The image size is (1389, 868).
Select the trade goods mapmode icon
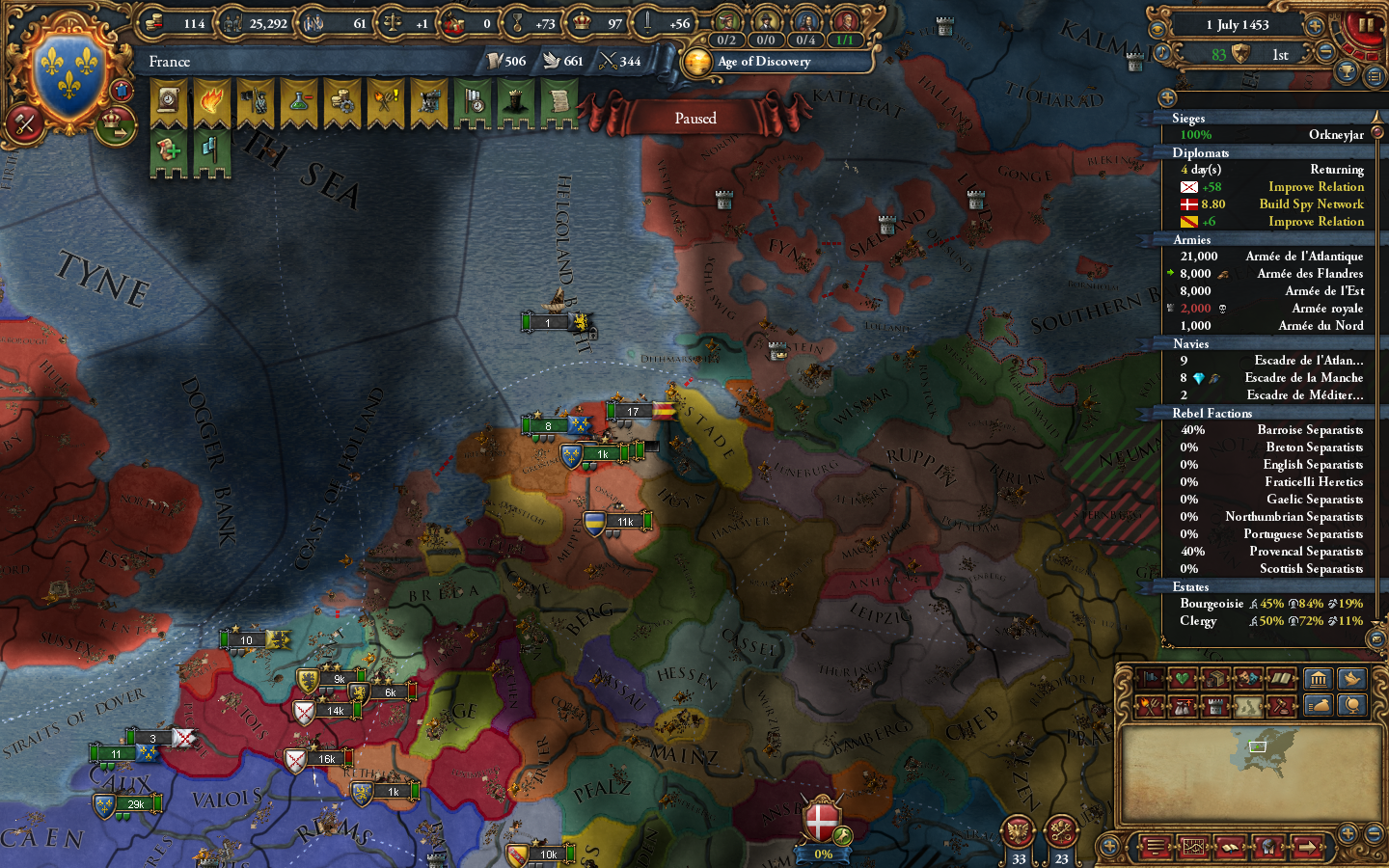(1216, 678)
